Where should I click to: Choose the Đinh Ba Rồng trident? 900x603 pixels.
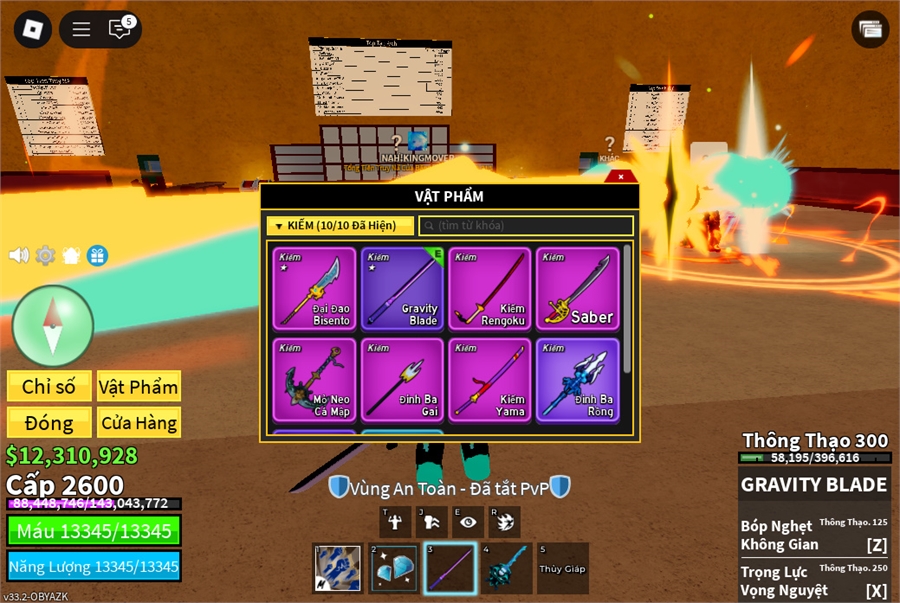pyautogui.click(x=578, y=379)
